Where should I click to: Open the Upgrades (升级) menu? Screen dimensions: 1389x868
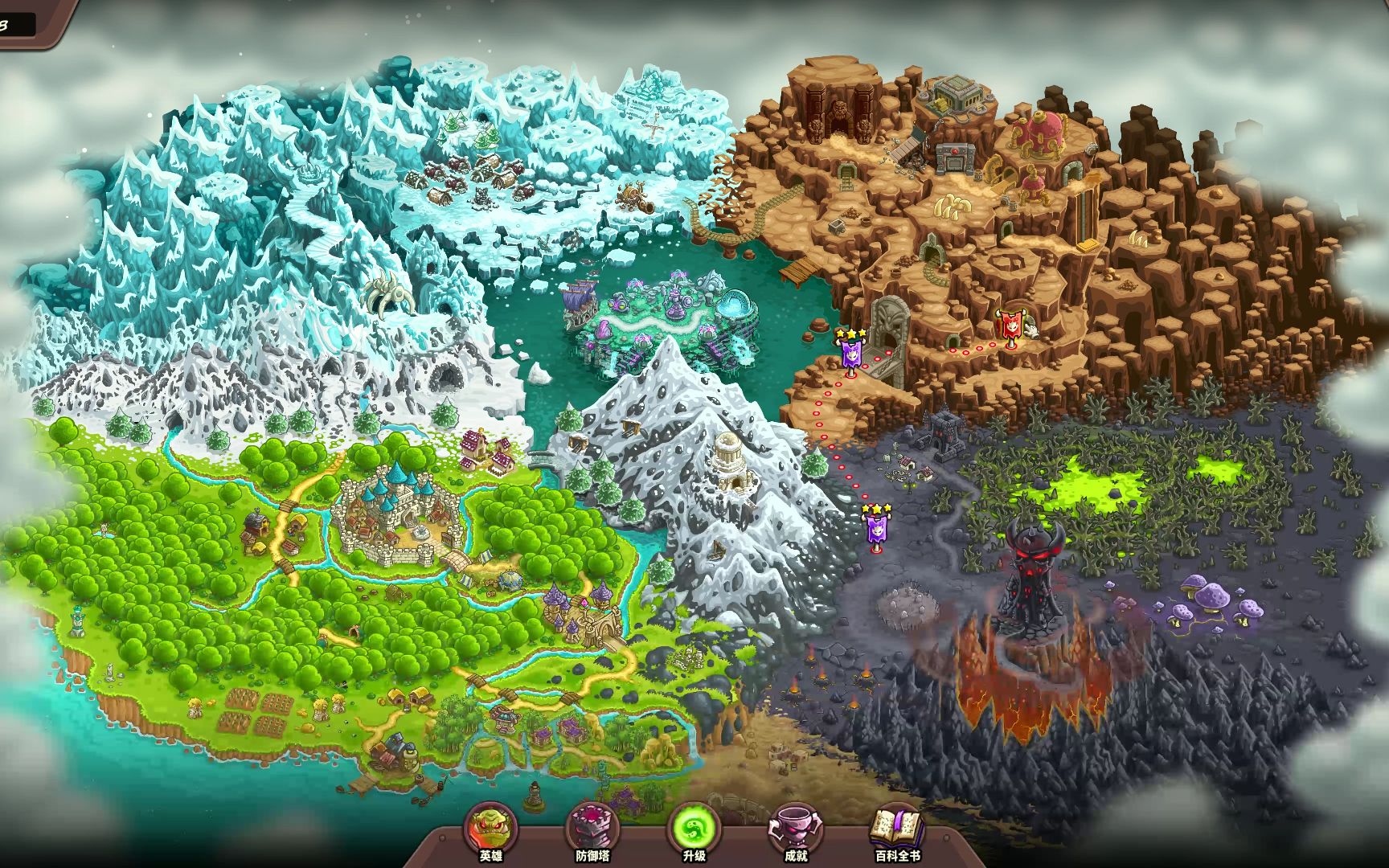coord(694,829)
